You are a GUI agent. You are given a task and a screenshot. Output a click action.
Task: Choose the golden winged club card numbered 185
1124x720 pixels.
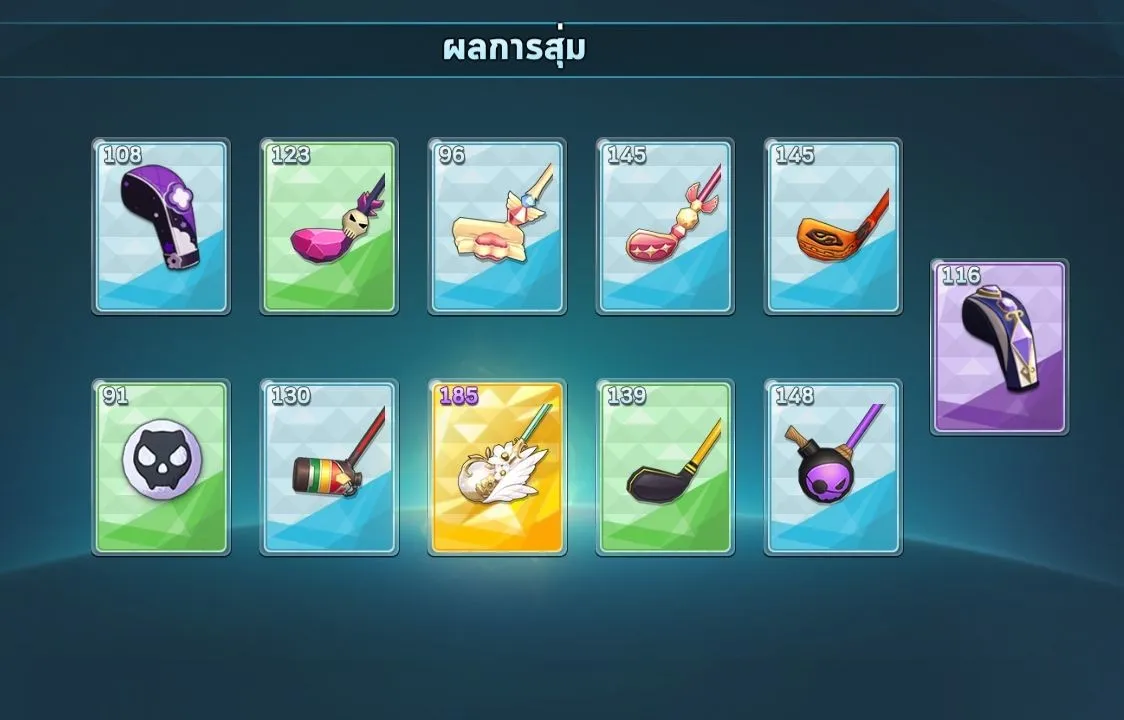[x=497, y=467]
